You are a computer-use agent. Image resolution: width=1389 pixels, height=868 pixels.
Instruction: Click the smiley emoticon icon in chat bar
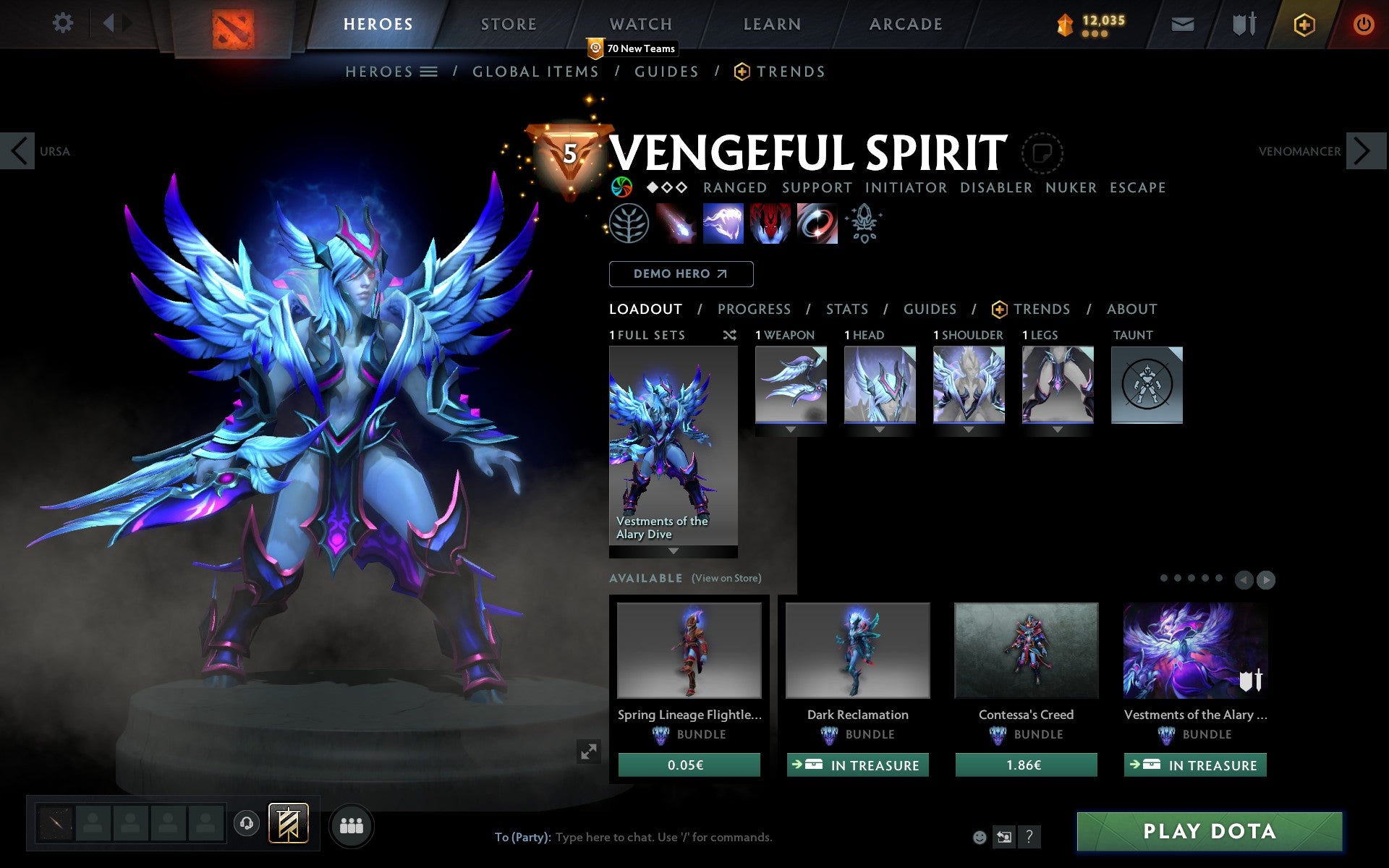980,837
